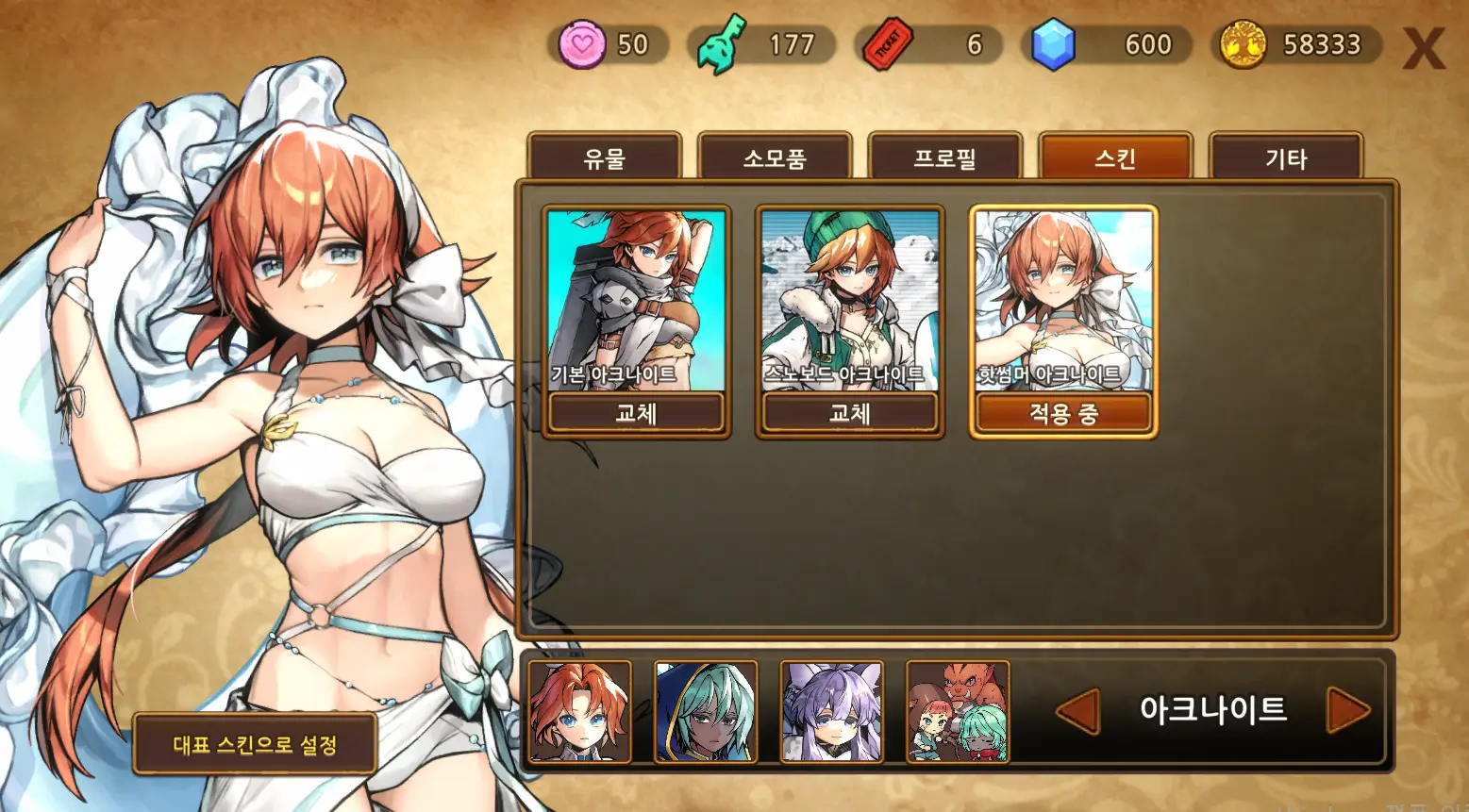
Task: Select the 핫썸머 아크나이트 skin card
Action: [x=1063, y=299]
